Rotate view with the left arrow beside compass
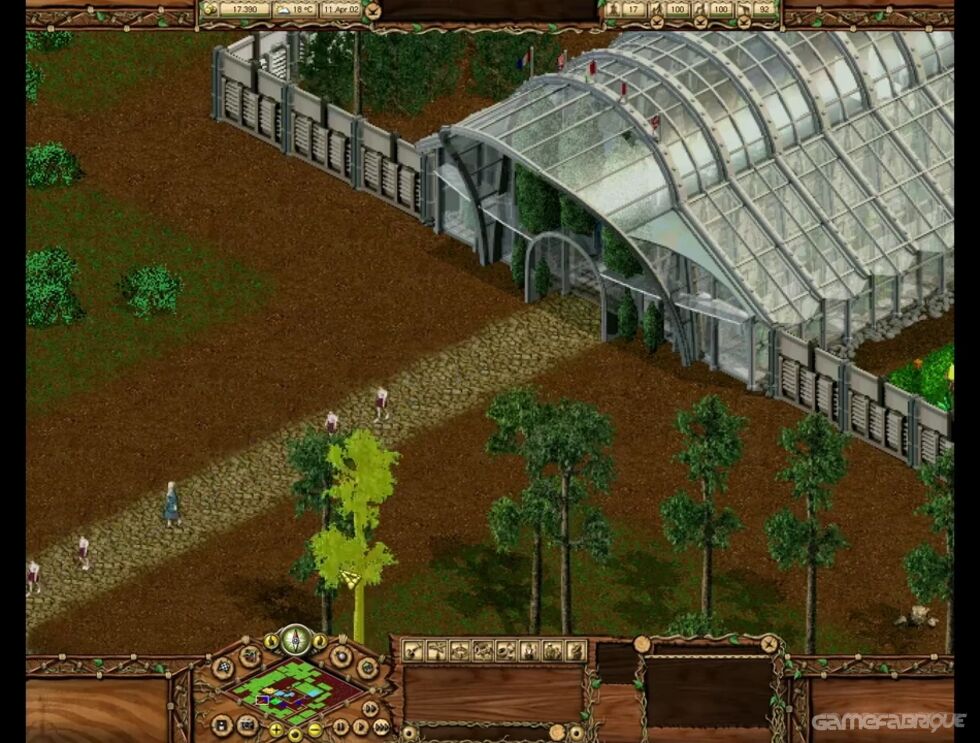 [270, 641]
